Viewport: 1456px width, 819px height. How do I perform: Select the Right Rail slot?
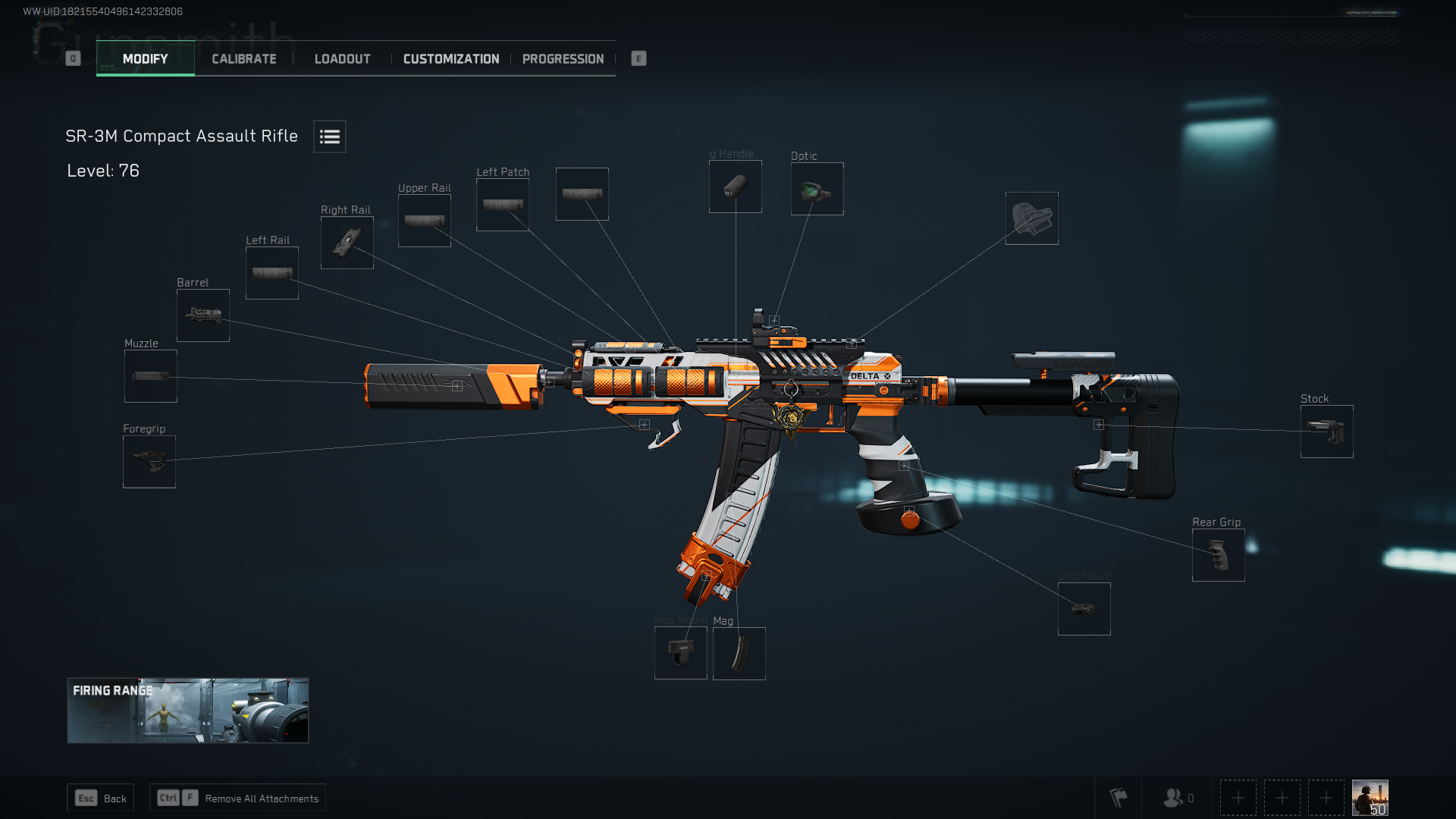(x=347, y=242)
